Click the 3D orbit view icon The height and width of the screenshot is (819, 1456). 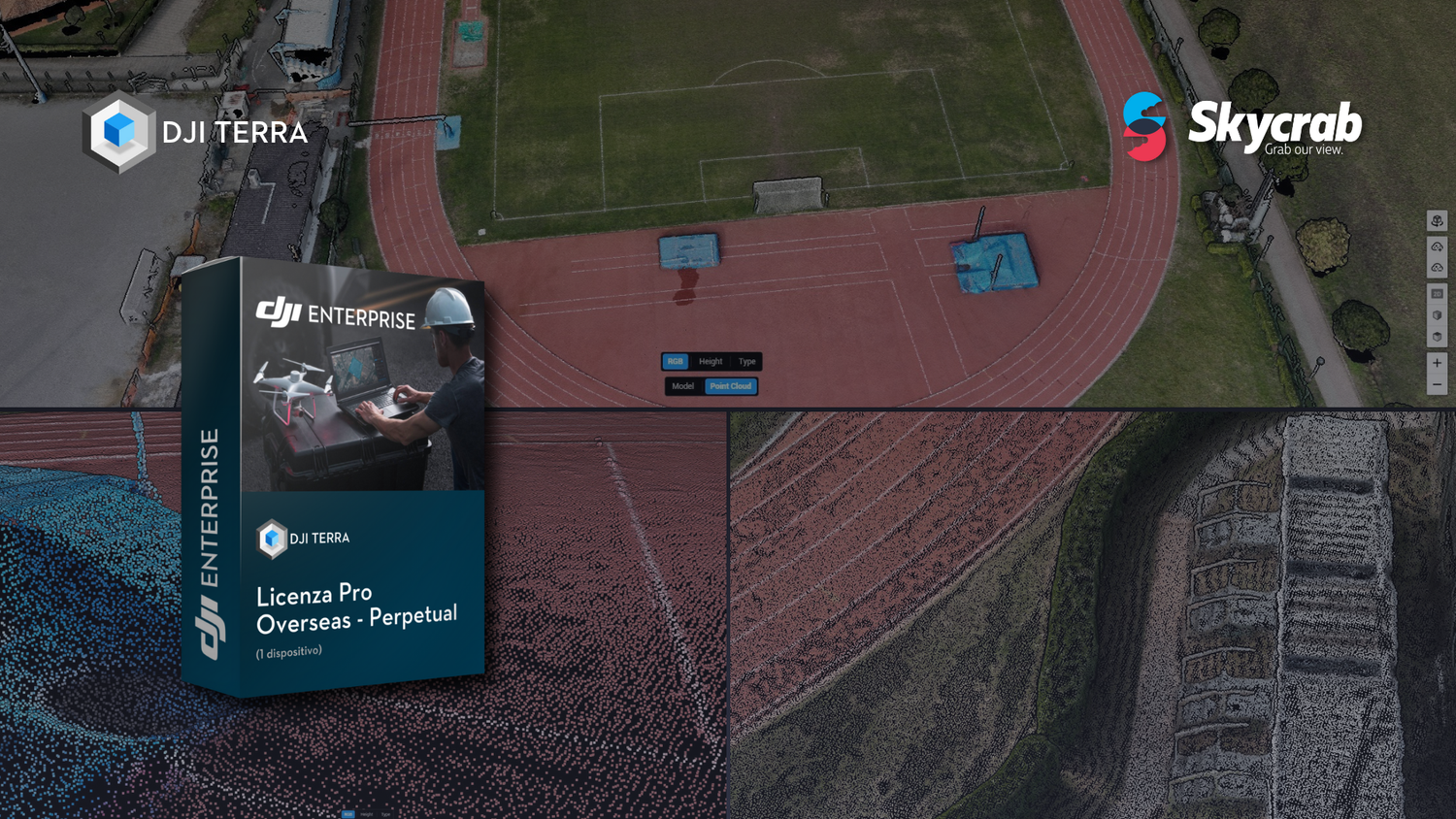(x=1437, y=221)
